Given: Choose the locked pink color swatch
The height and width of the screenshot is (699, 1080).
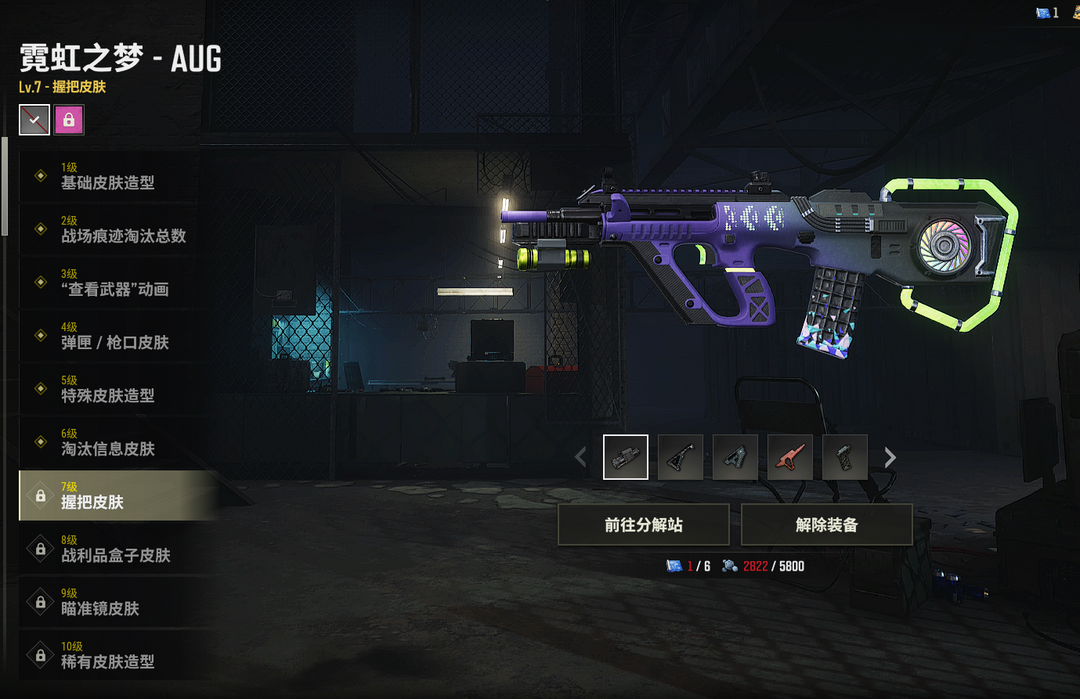Looking at the screenshot, I should coord(69,120).
